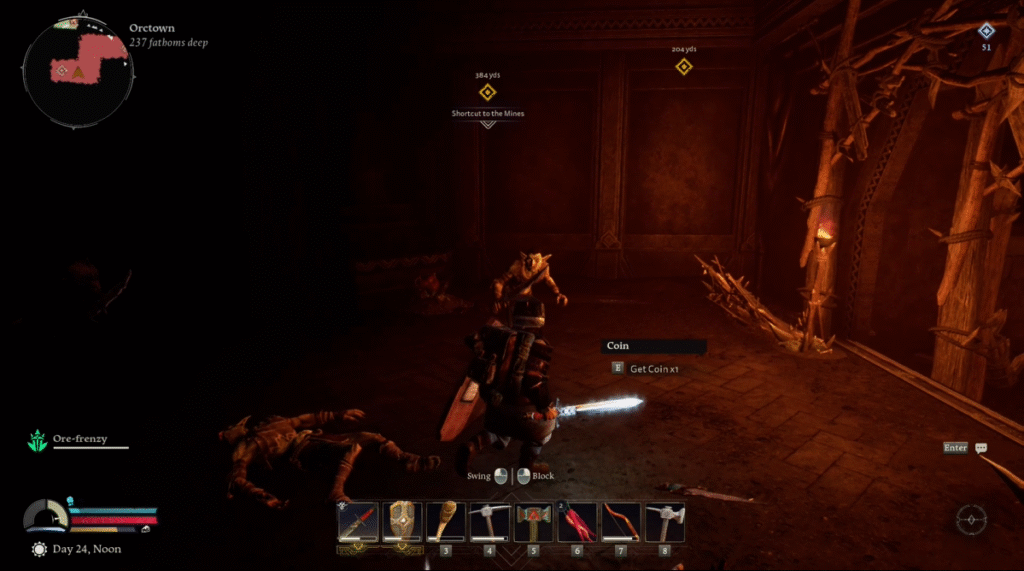Equip the bow in slot 7
The width and height of the screenshot is (1024, 571).
(620, 521)
